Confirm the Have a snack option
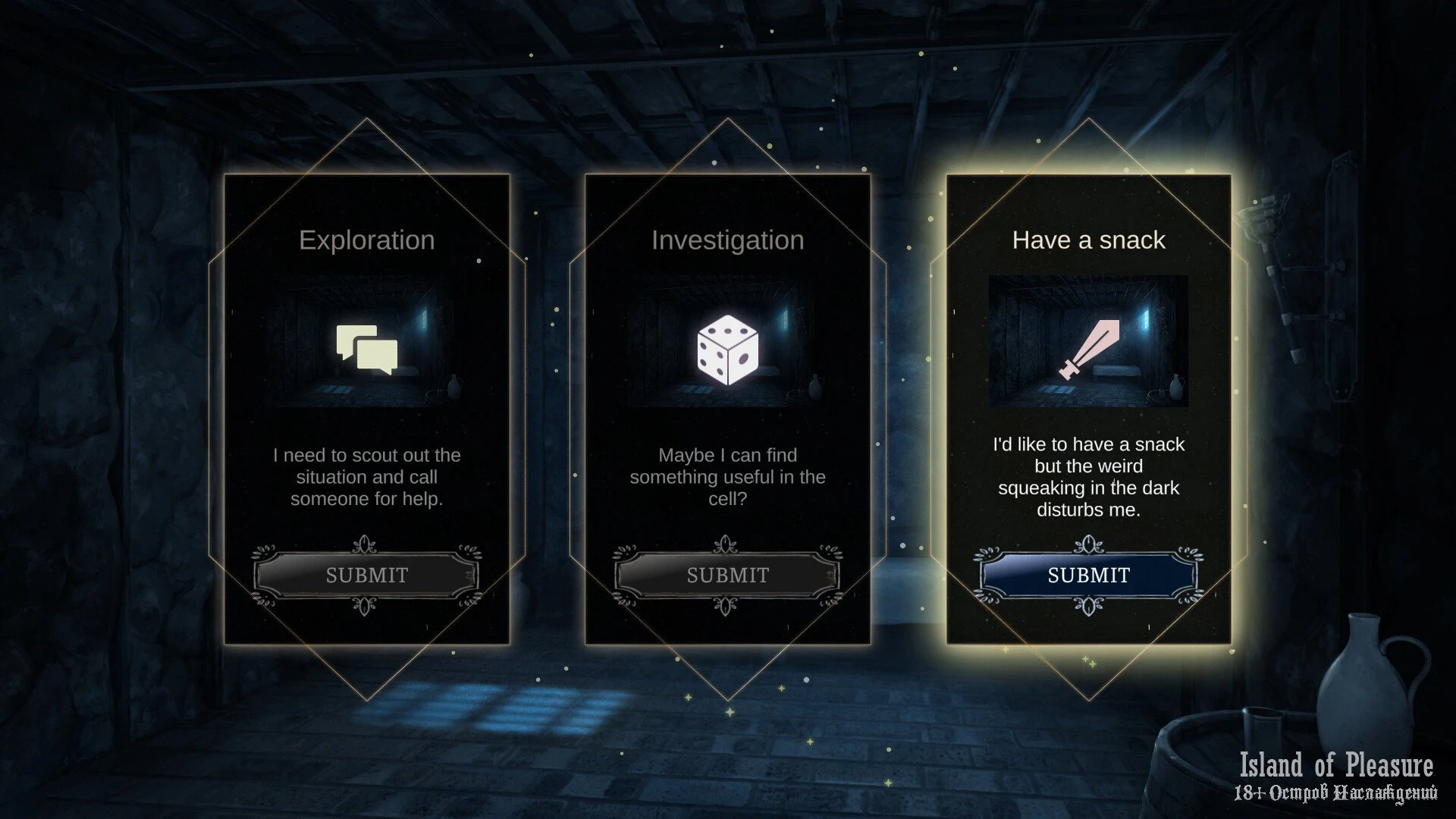 tap(1088, 576)
